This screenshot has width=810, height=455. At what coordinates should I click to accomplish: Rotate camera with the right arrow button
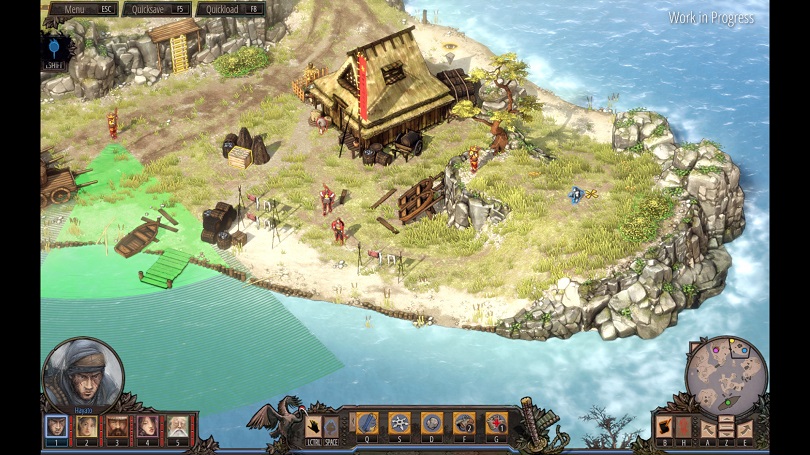point(744,428)
